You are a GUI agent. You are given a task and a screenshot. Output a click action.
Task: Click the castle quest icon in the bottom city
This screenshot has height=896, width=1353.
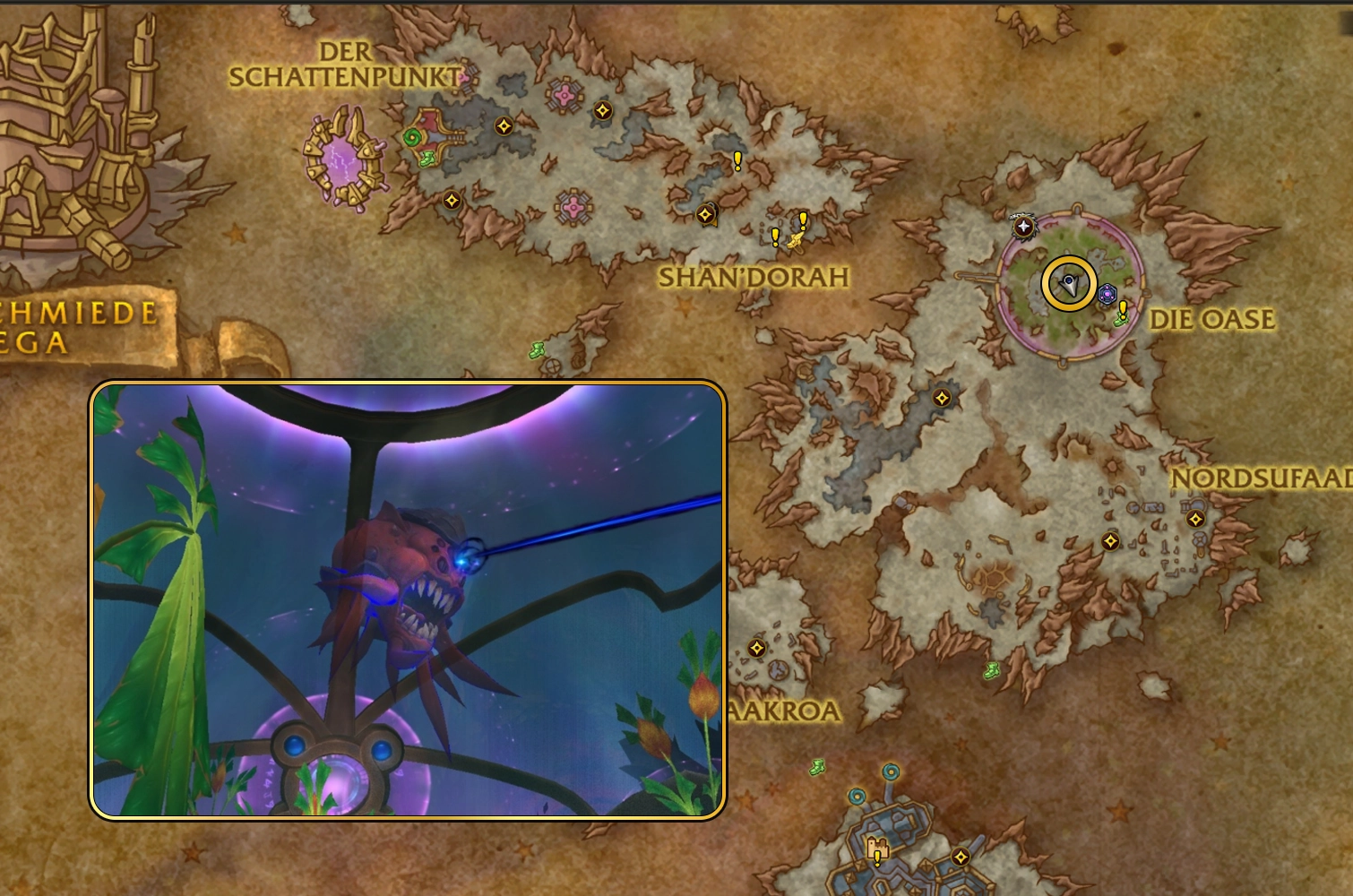coord(877,849)
